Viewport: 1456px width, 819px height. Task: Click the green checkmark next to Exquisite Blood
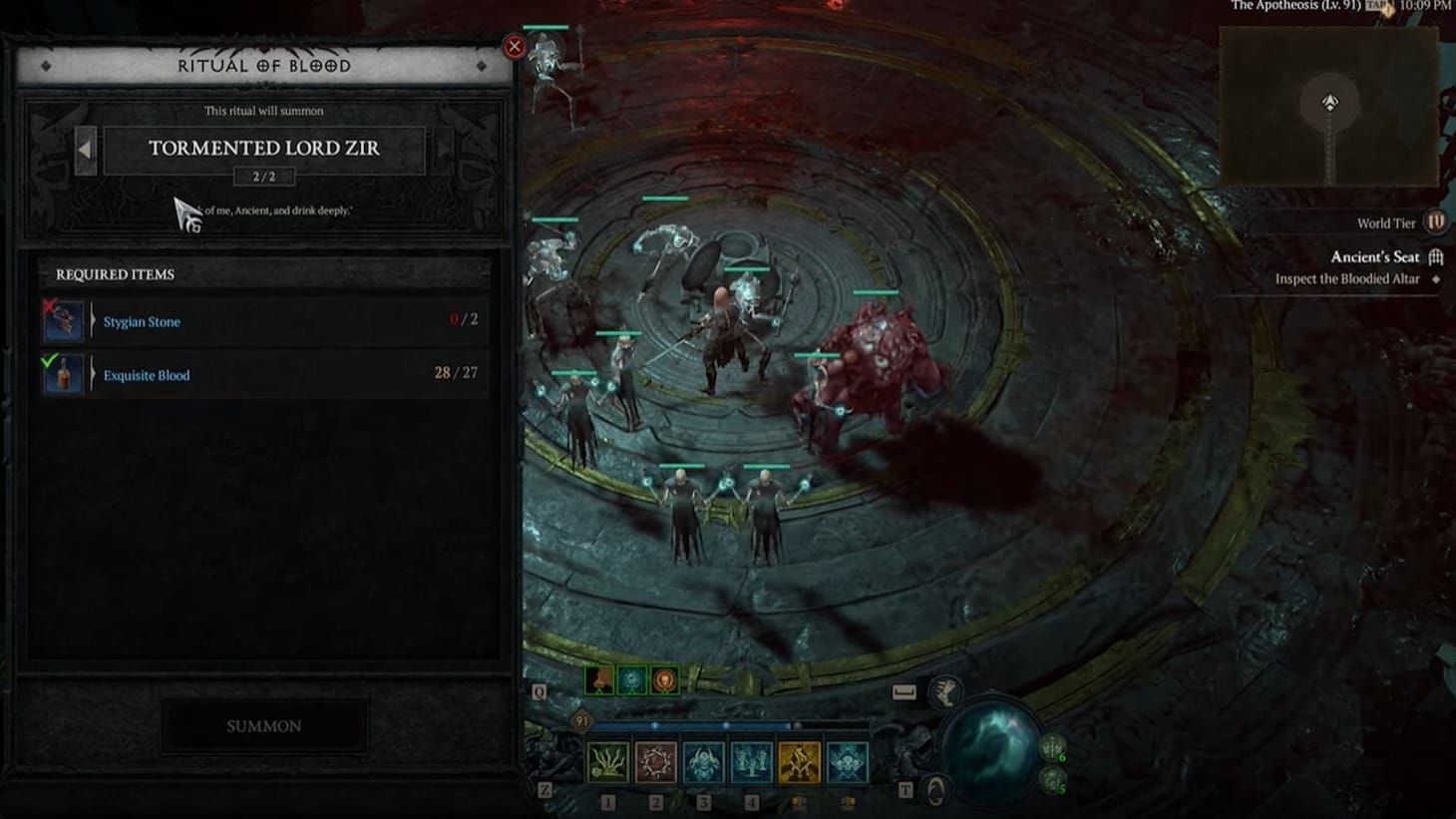pos(50,361)
